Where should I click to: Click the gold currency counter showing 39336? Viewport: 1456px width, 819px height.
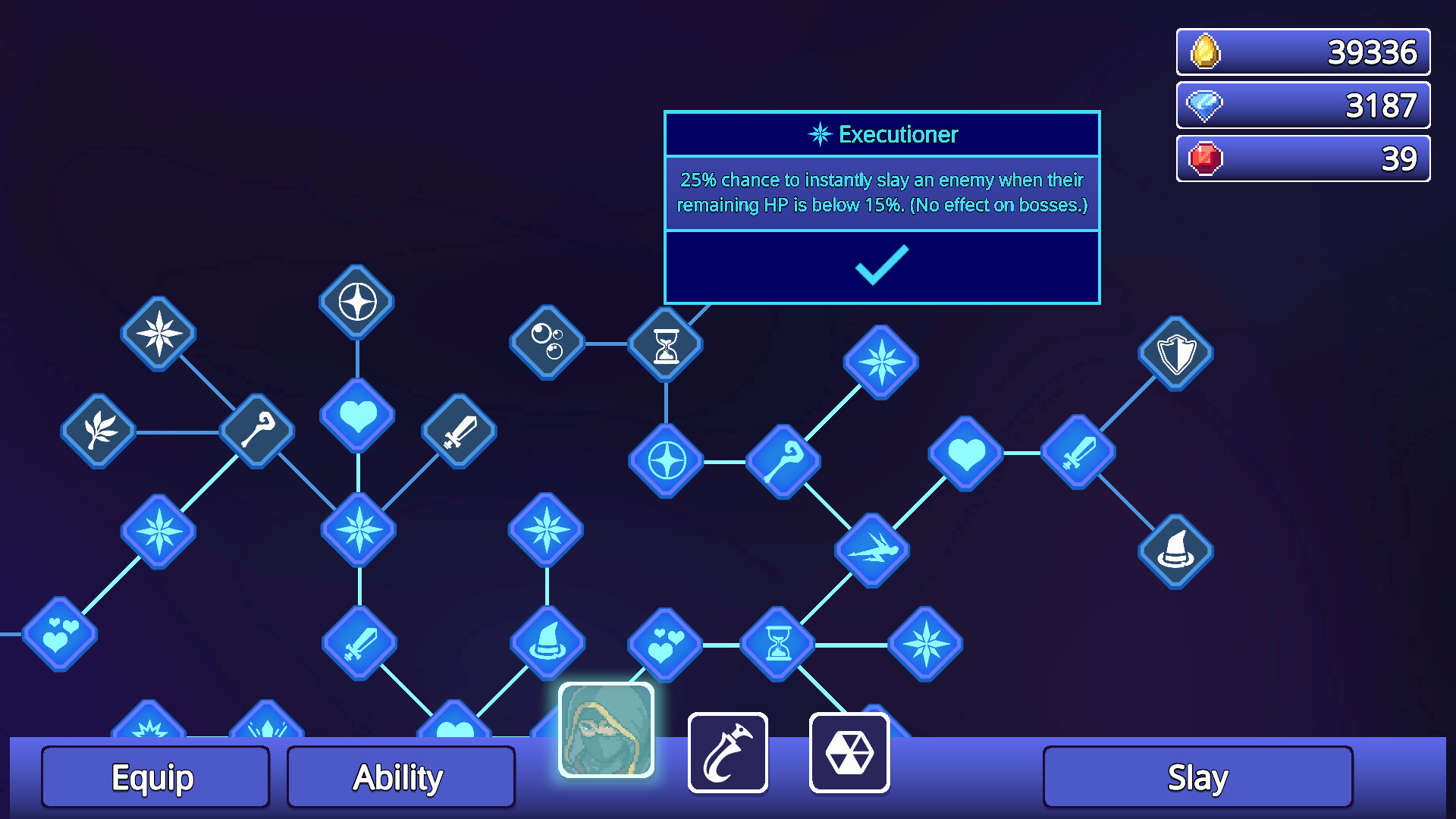coord(1301,51)
